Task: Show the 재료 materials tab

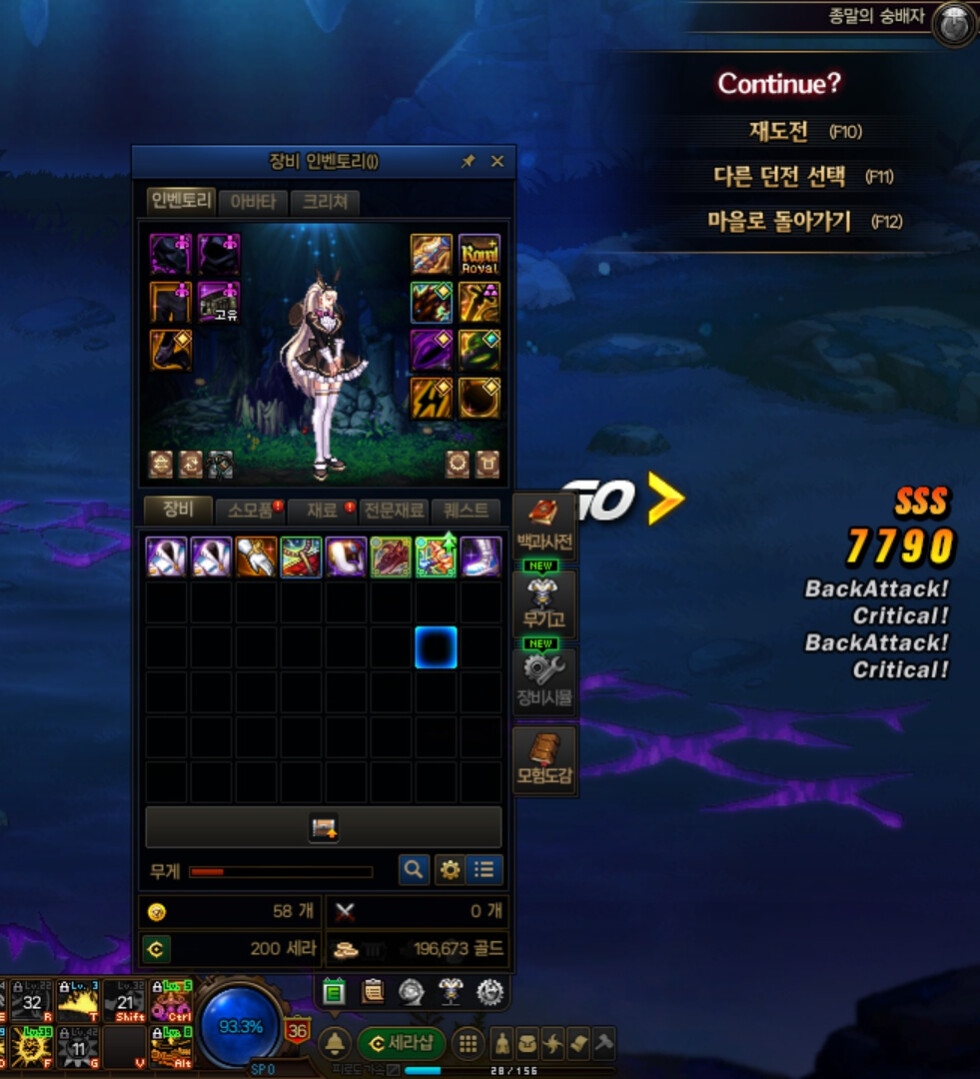Action: pos(322,510)
